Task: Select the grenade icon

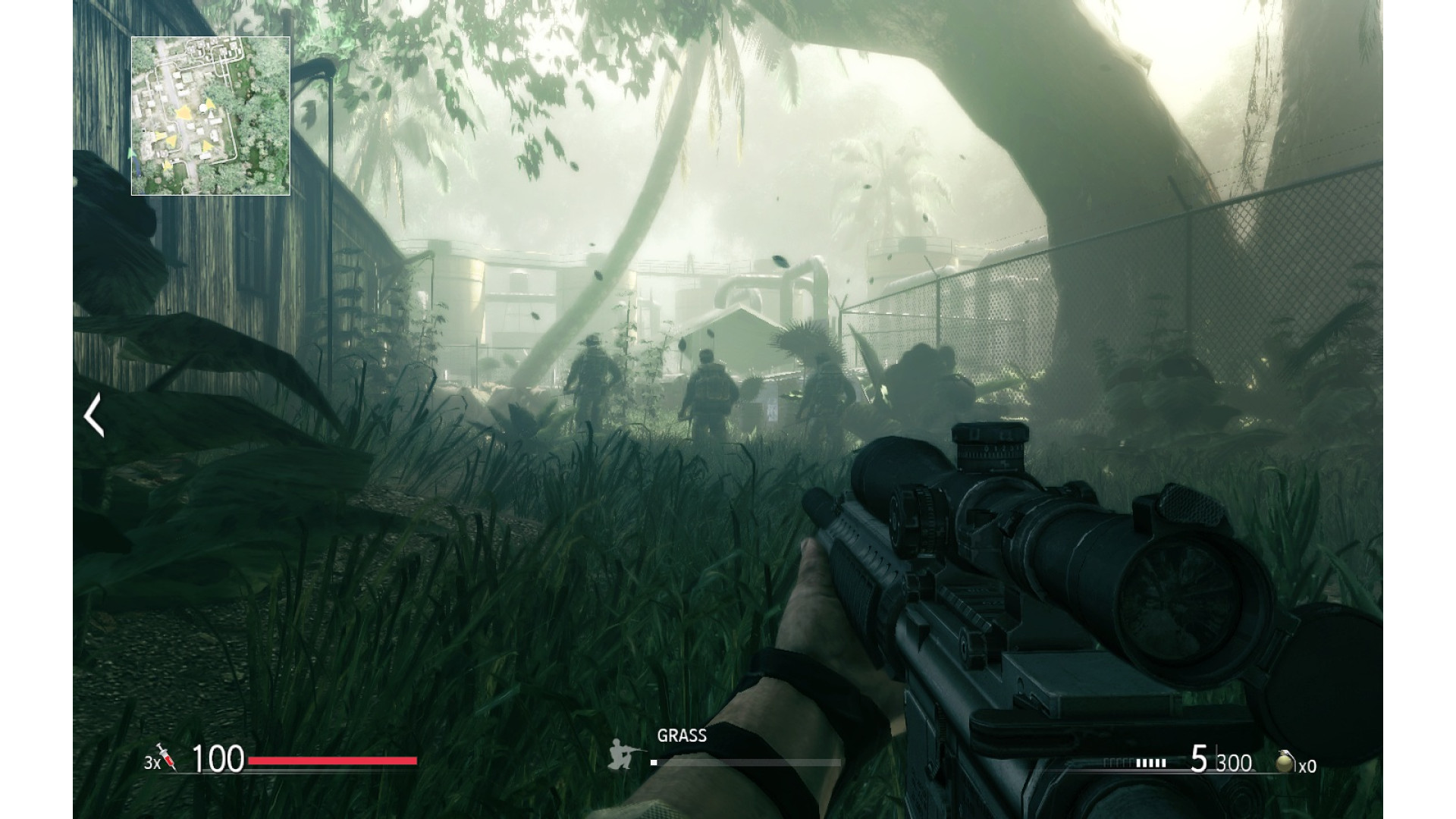Action: (1284, 761)
